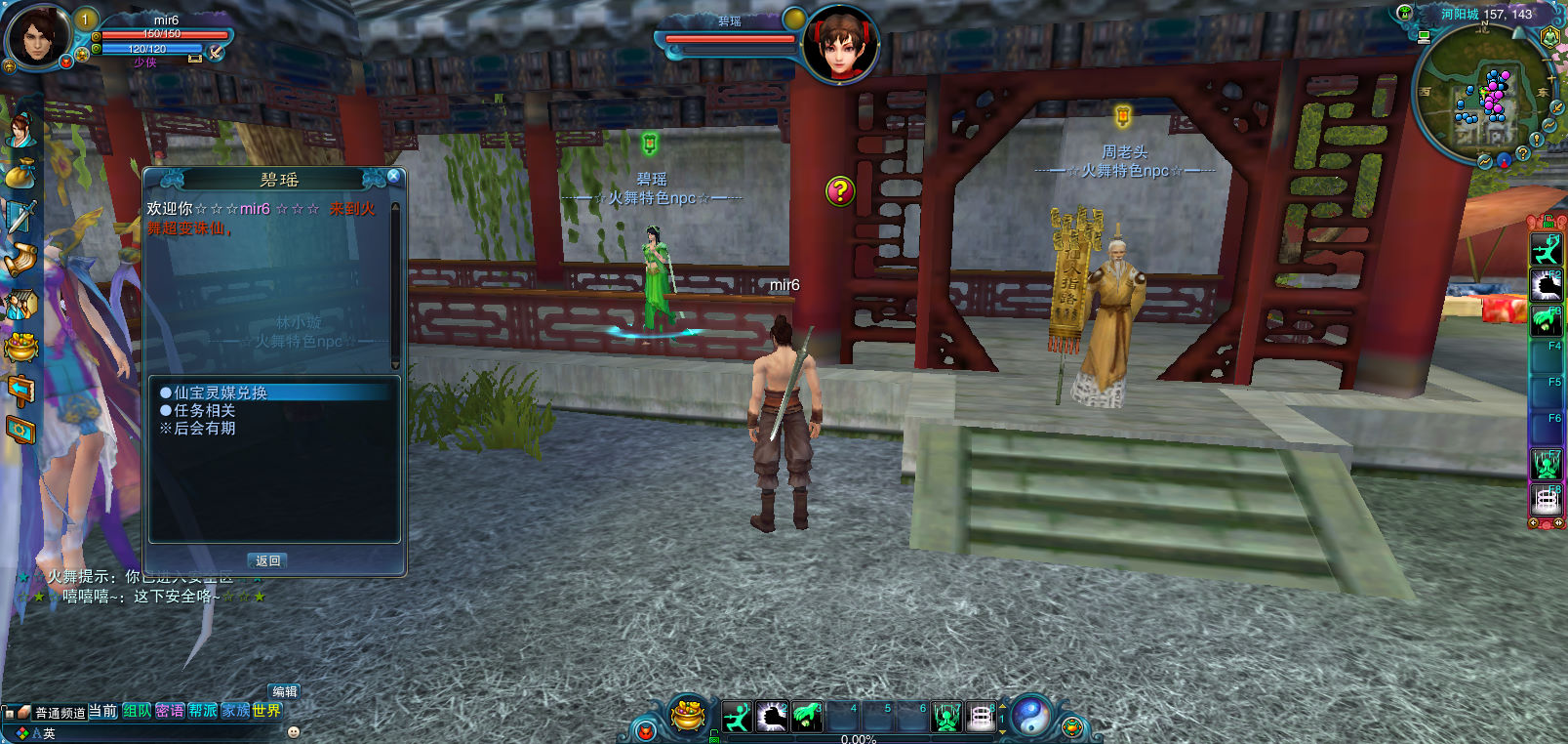
Task: Click the 编辑 button above the chat tabs
Action: pyautogui.click(x=284, y=691)
